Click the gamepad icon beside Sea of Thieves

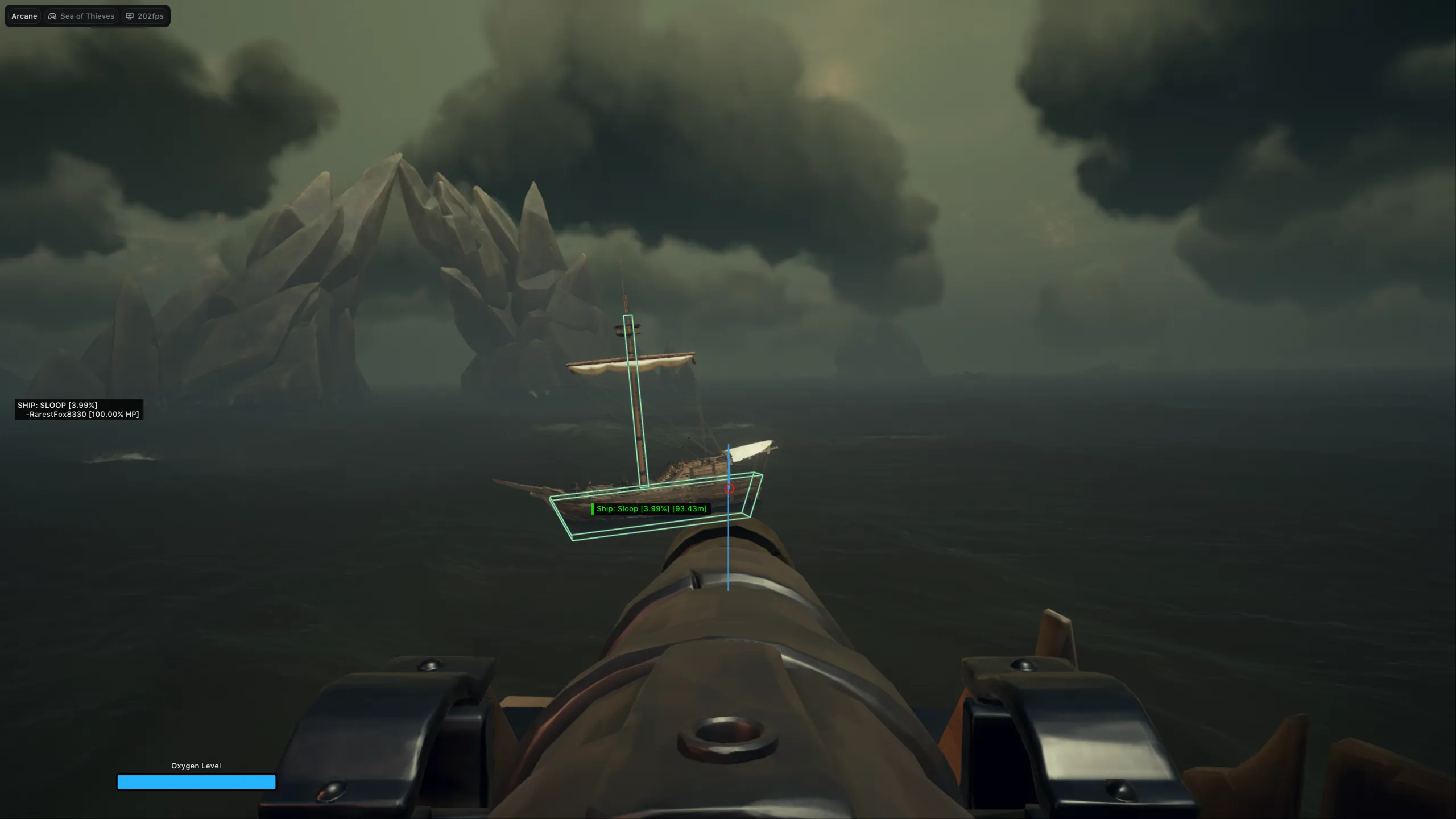(x=51, y=16)
